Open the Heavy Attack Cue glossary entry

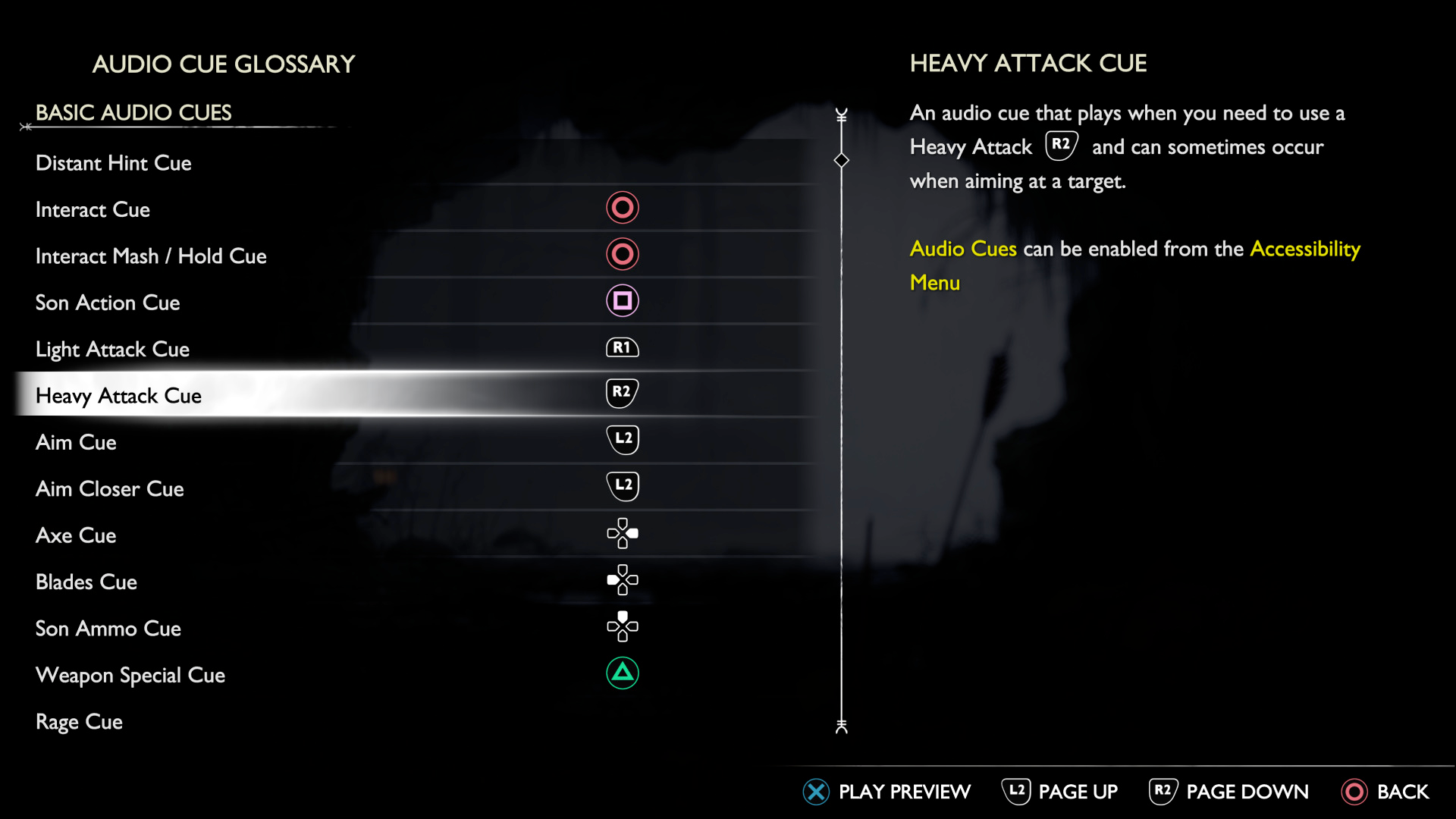click(118, 395)
